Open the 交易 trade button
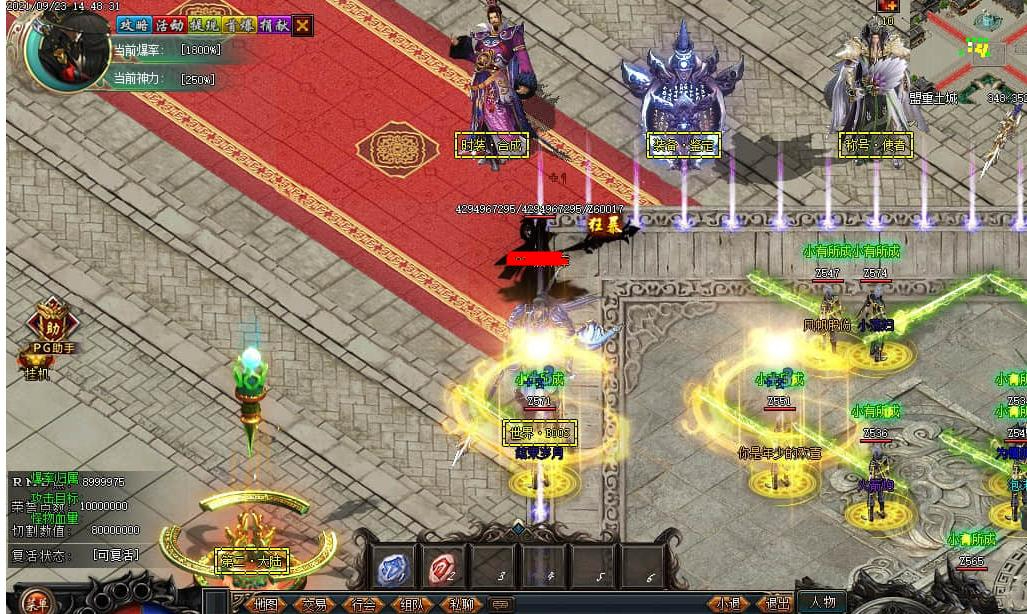1027x614 pixels. click(x=315, y=604)
